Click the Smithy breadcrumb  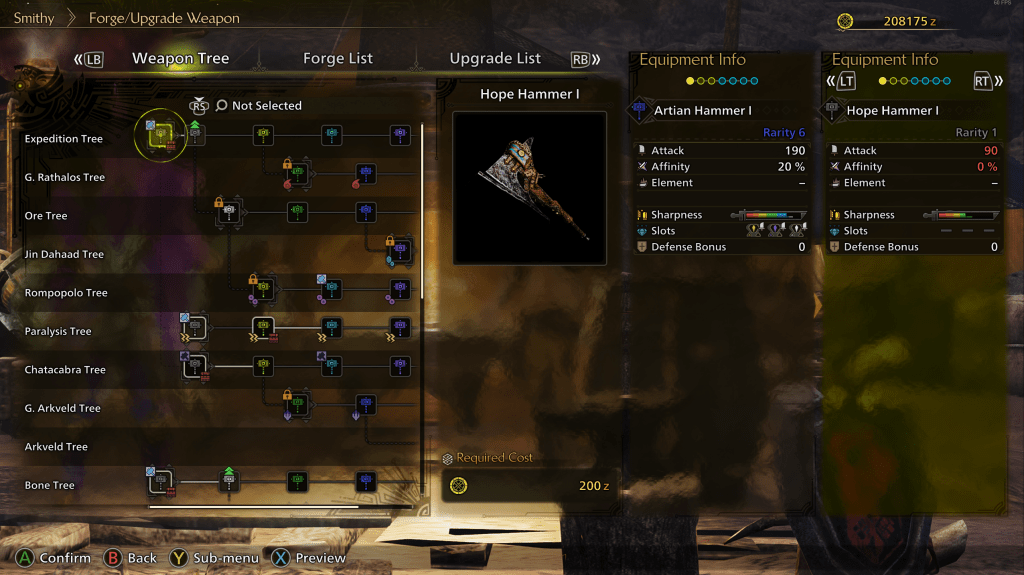[x=34, y=19]
